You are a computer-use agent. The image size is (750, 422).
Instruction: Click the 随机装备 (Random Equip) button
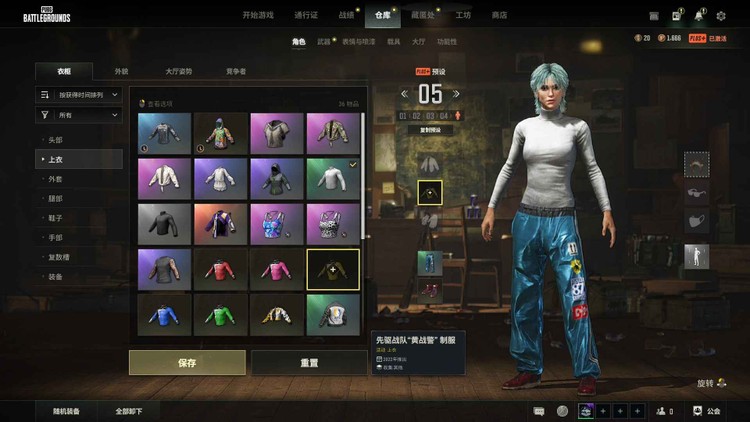click(x=66, y=411)
